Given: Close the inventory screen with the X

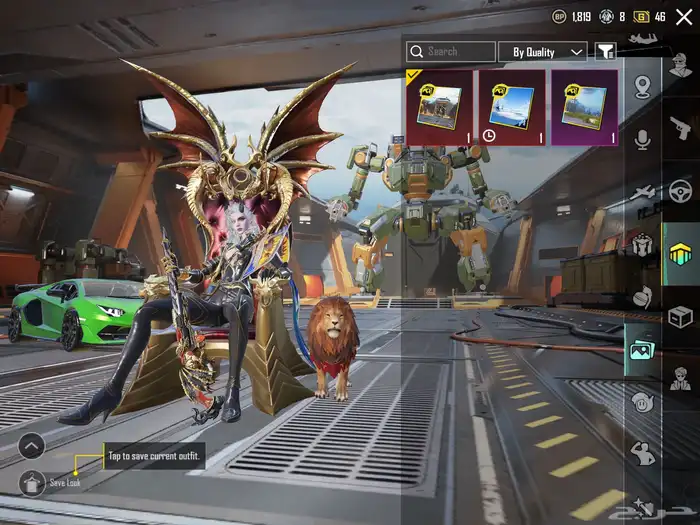Looking at the screenshot, I should click(x=684, y=17).
